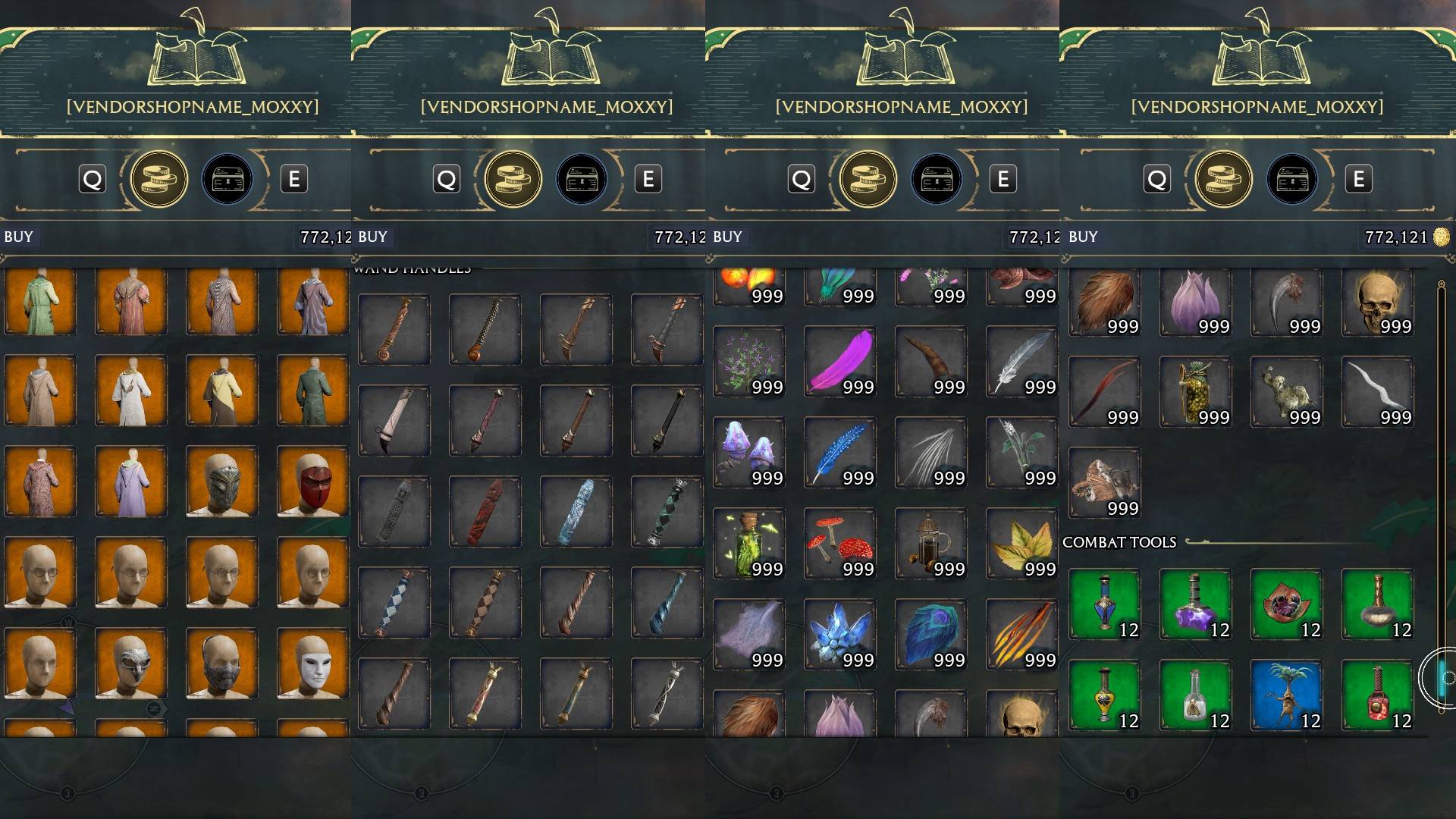Image resolution: width=1456 pixels, height=819 pixels.
Task: Choose the pale pink wand handle
Action: (x=394, y=421)
